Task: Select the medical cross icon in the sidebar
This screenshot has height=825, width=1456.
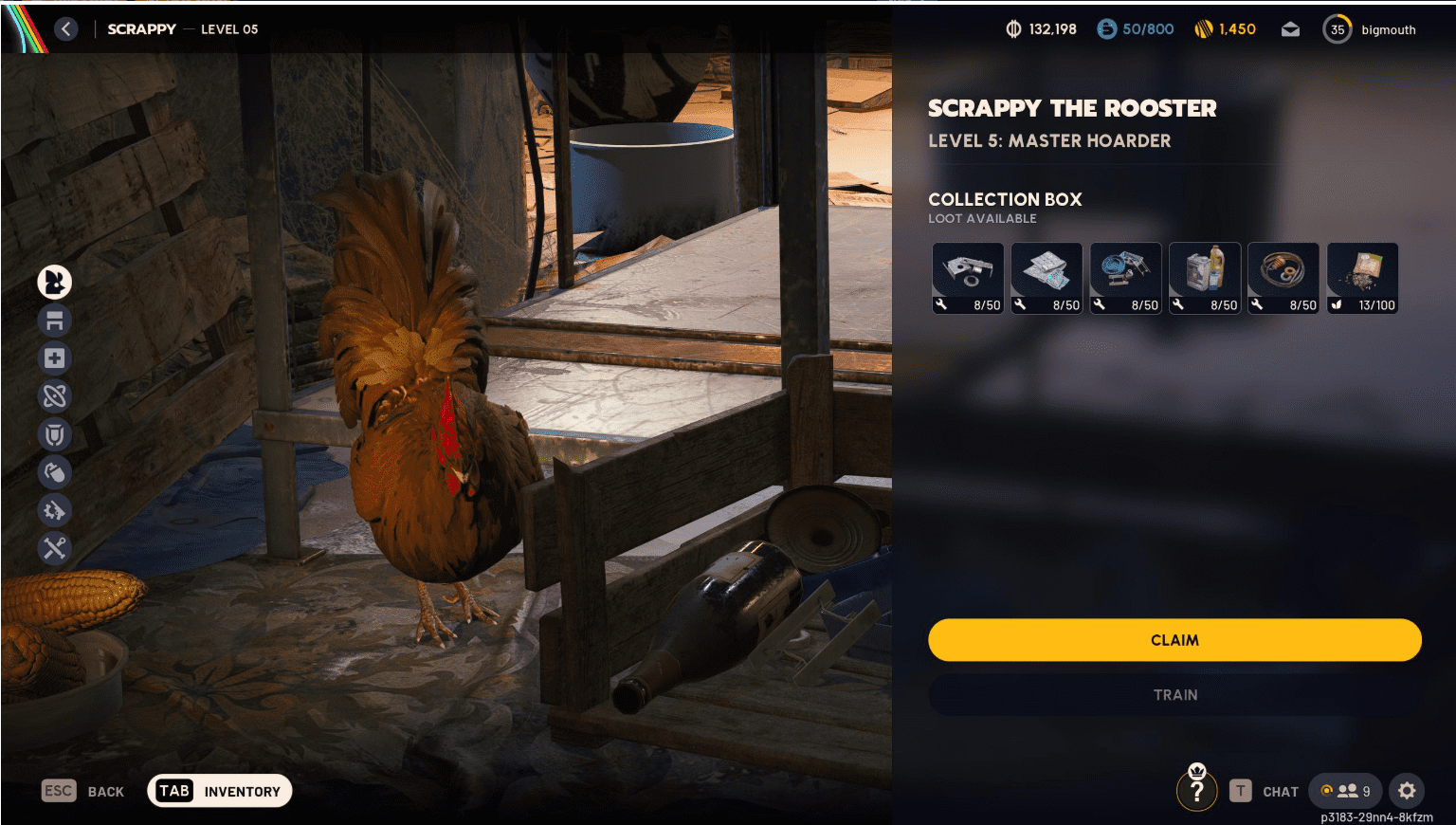Action: (x=55, y=358)
